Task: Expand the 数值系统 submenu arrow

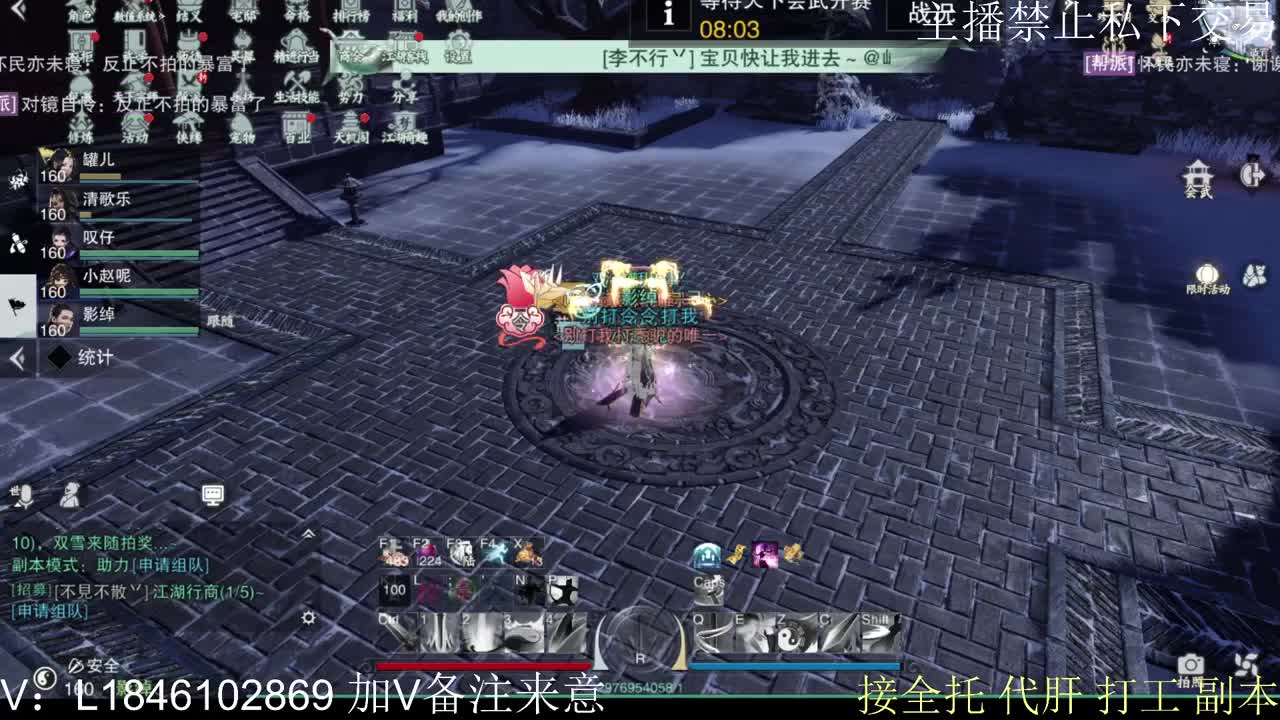Action: pyautogui.click(x=163, y=14)
